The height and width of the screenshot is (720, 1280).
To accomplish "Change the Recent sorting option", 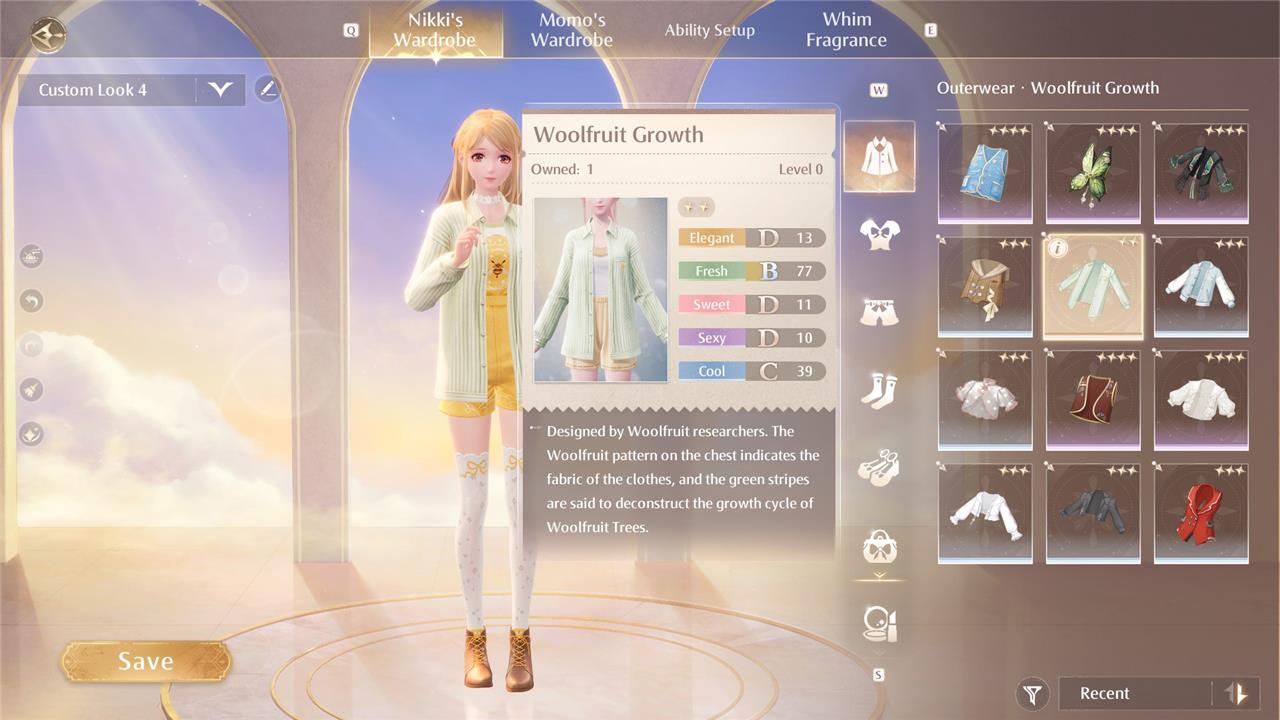I will (1130, 693).
